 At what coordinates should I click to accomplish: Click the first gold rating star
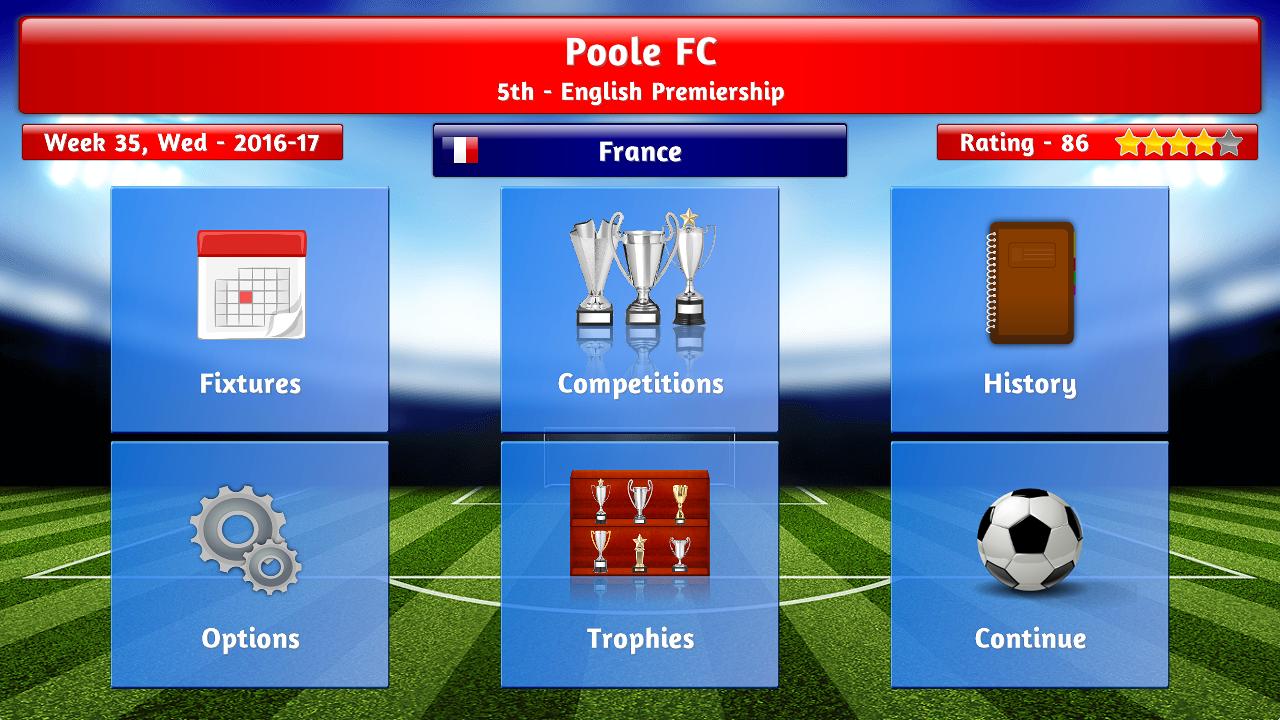(1131, 143)
